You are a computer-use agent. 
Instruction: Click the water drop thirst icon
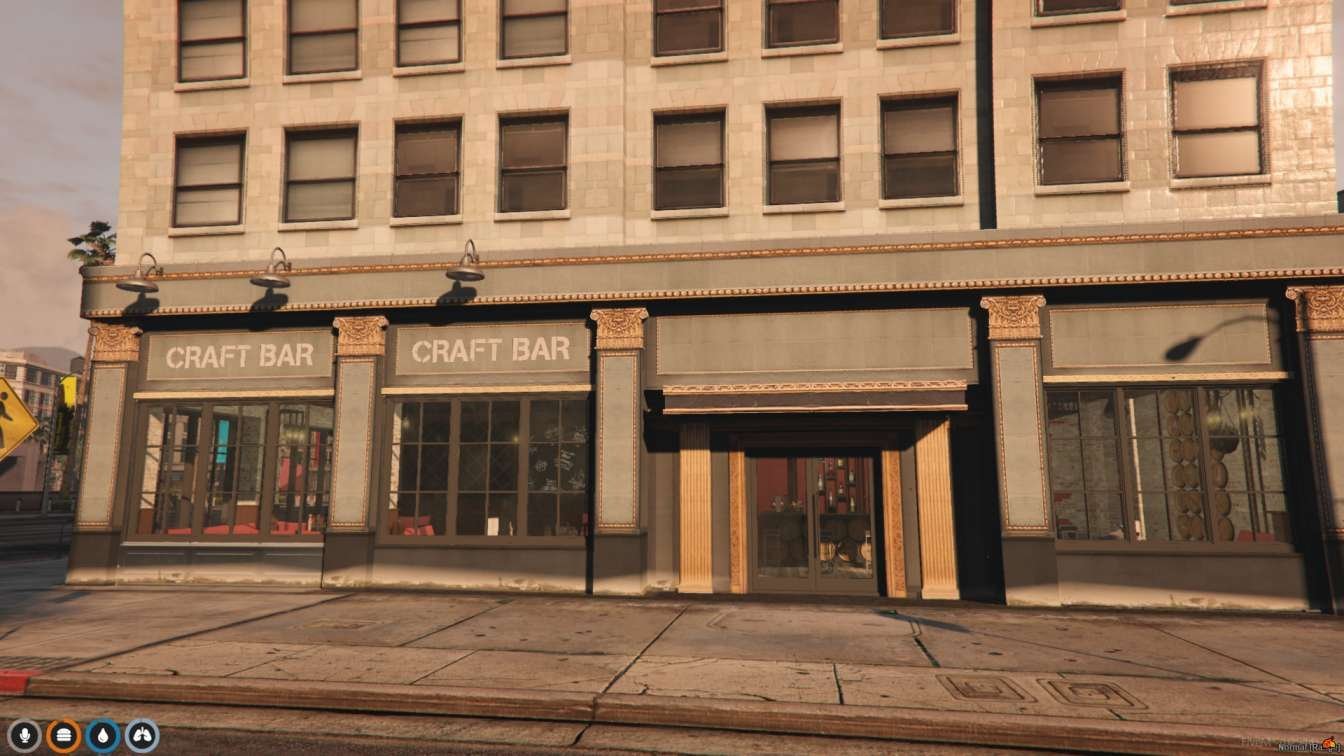(103, 736)
